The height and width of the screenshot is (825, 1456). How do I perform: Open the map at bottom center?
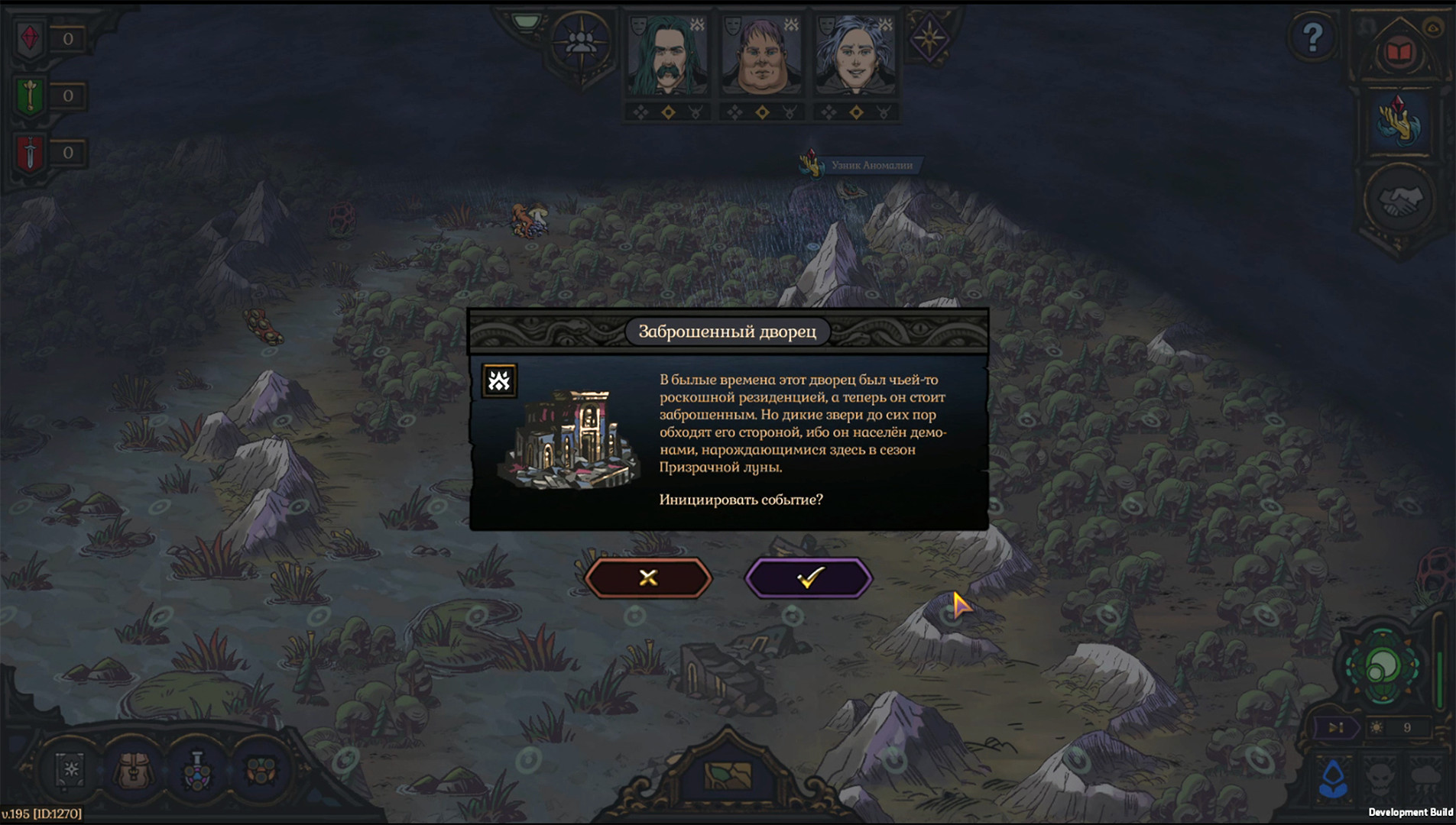click(728, 776)
